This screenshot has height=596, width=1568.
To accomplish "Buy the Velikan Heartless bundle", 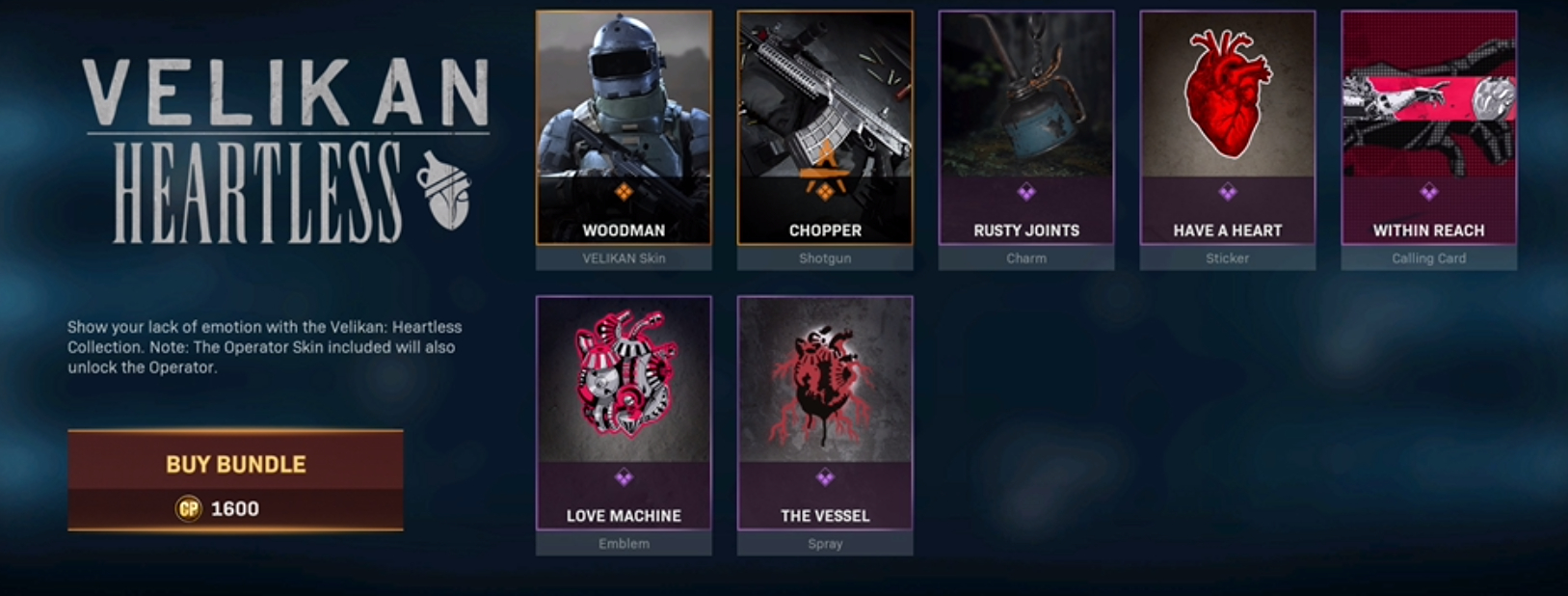I will tap(235, 479).
